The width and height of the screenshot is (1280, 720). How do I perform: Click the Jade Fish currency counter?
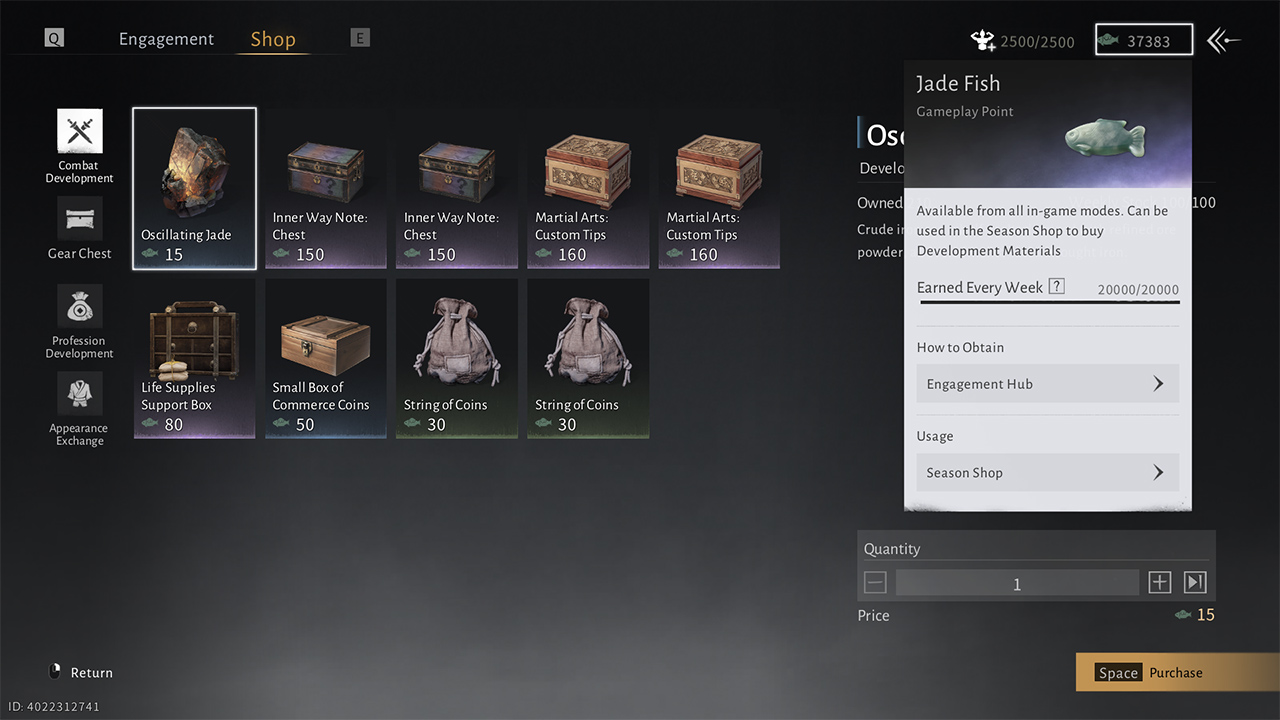(1144, 40)
